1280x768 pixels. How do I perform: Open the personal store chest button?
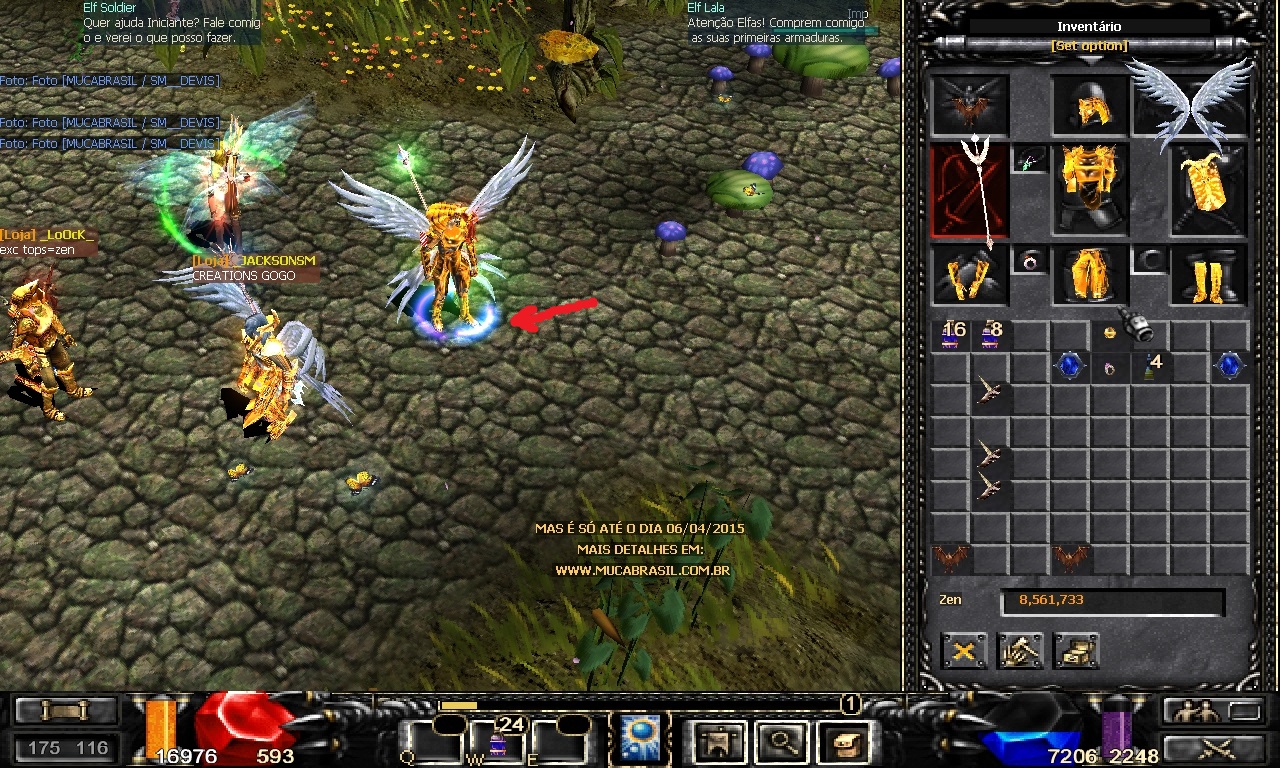click(1076, 651)
